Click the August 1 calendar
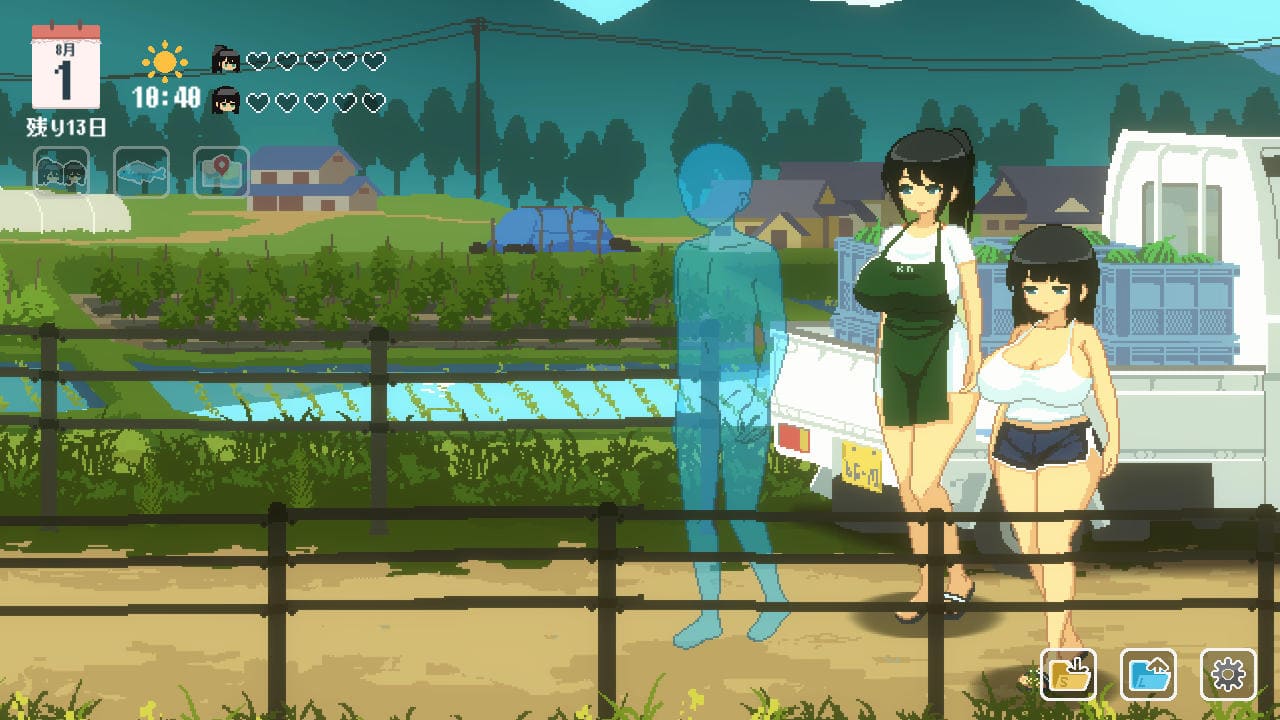Screen dimensions: 1280x720 [x=66, y=70]
